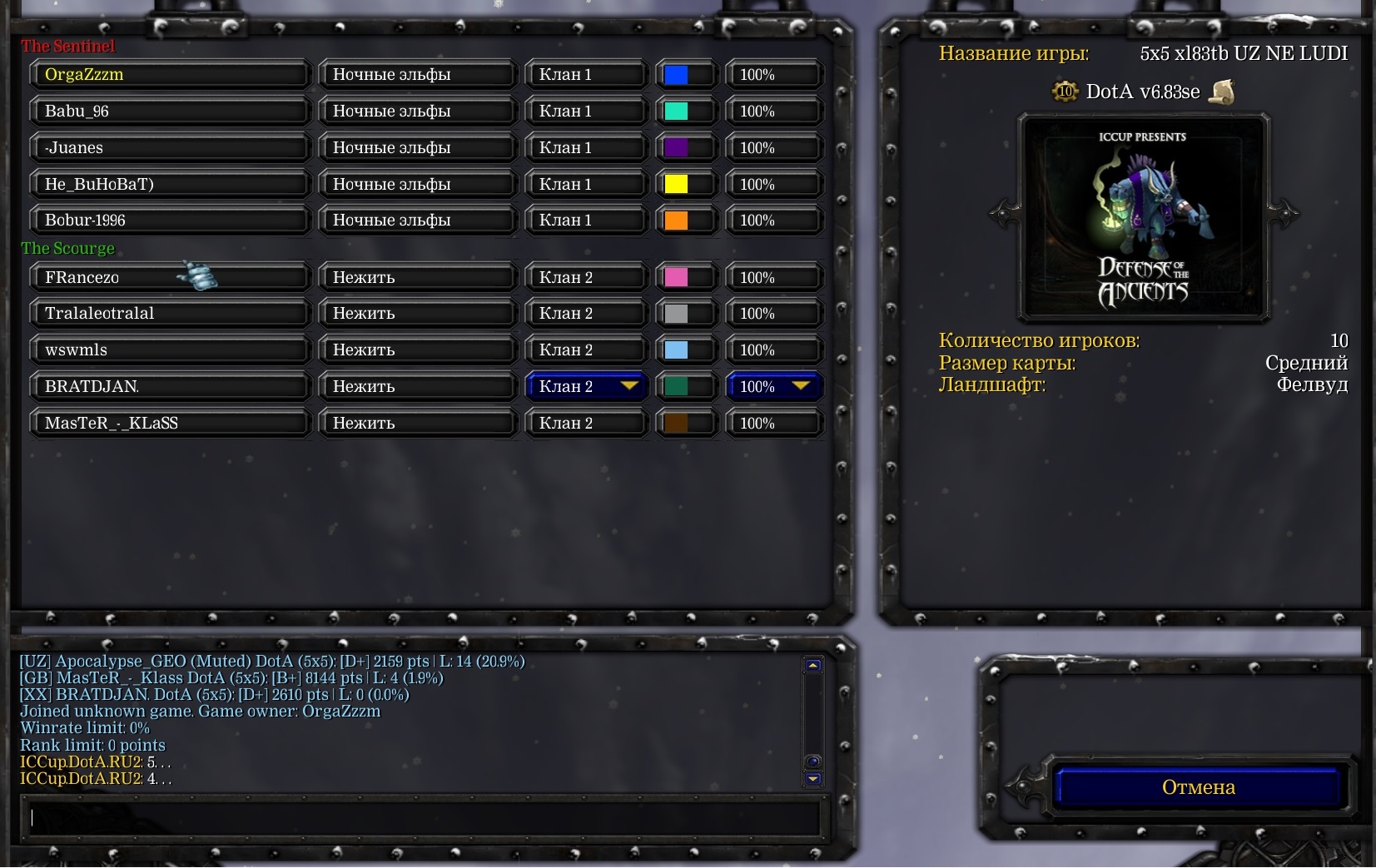Screen dimensions: 1376x868
Task: Click the Отмена cancel button
Action: (x=1197, y=787)
